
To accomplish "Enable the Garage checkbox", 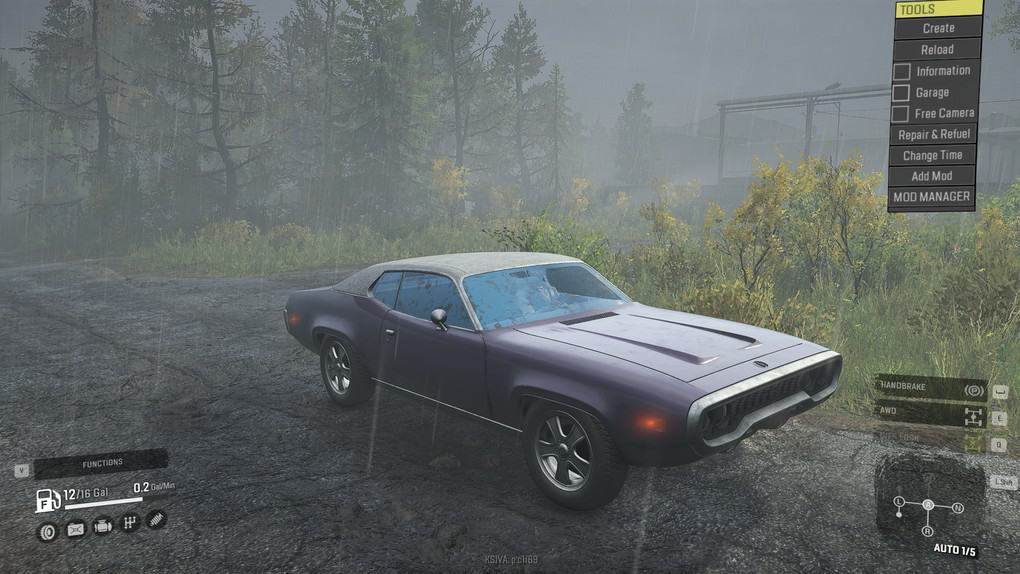I will [901, 92].
